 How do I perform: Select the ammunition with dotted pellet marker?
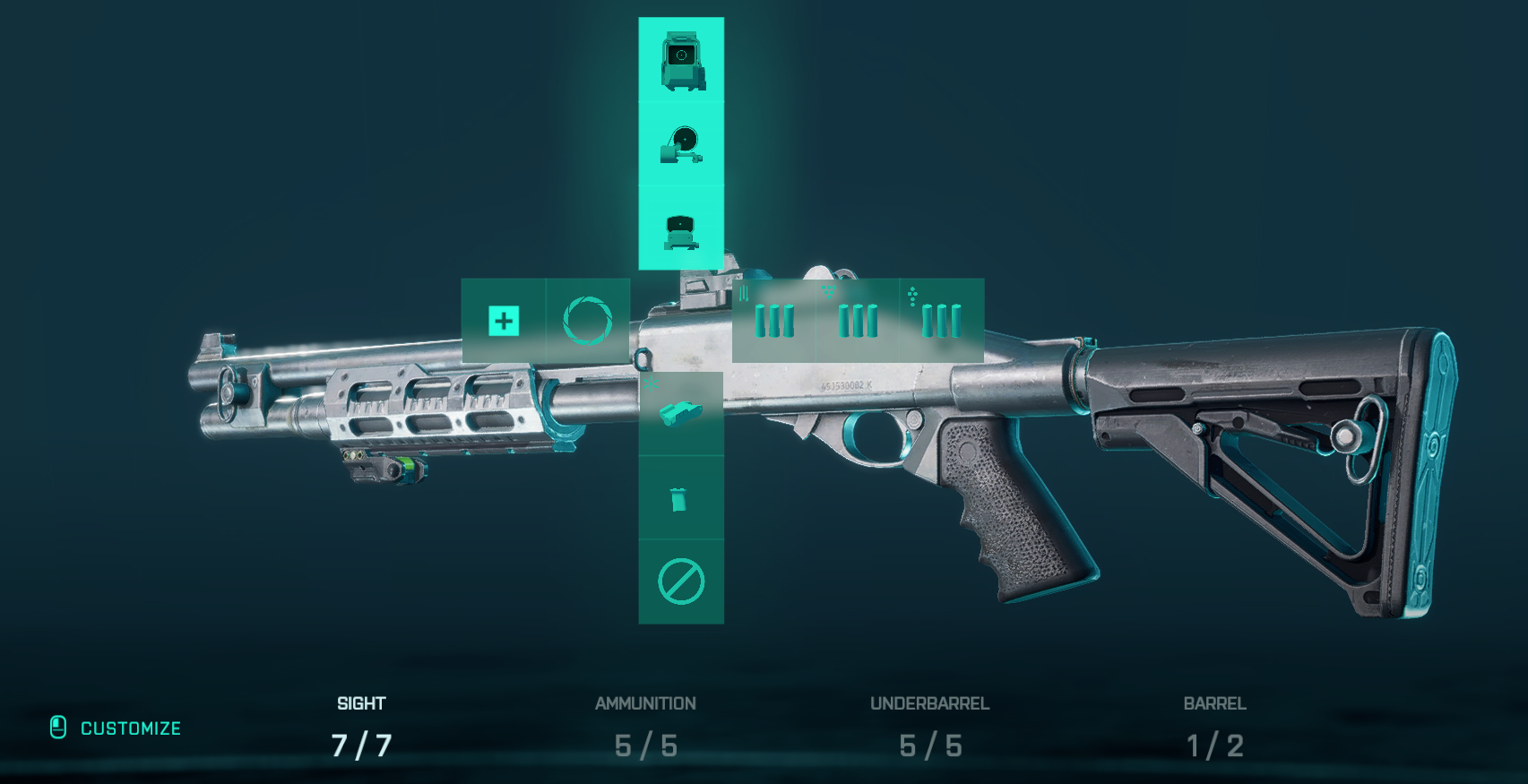[941, 321]
